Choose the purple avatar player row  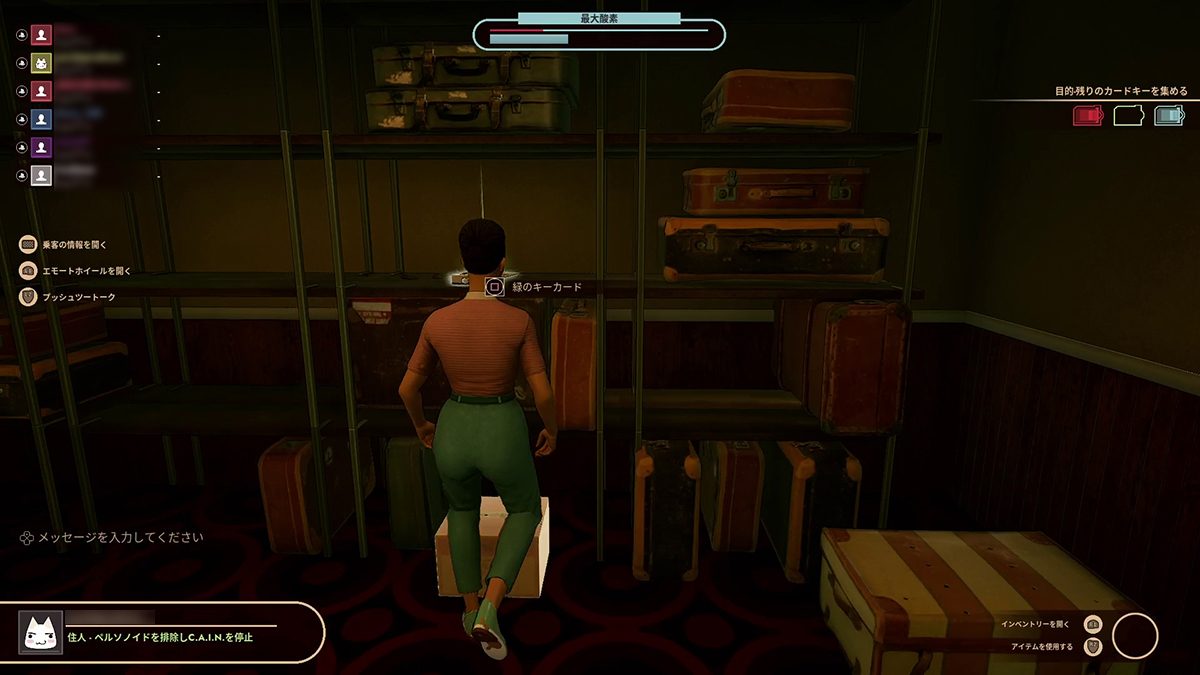[x=41, y=147]
